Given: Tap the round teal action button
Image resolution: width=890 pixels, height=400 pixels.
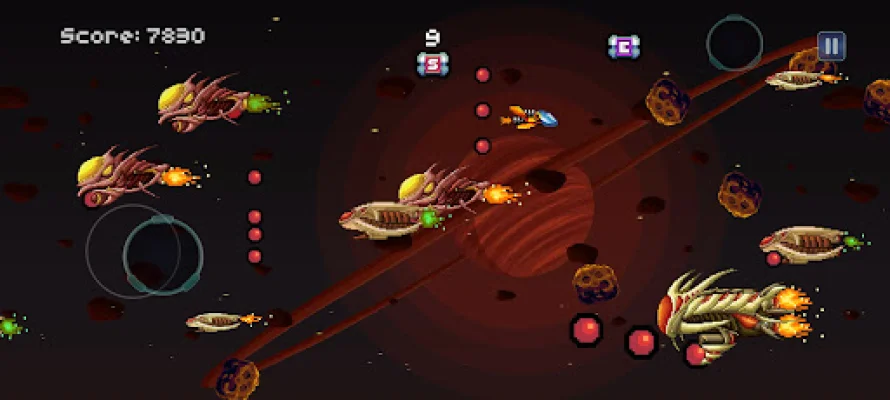Looking at the screenshot, I should [x=735, y=44].
